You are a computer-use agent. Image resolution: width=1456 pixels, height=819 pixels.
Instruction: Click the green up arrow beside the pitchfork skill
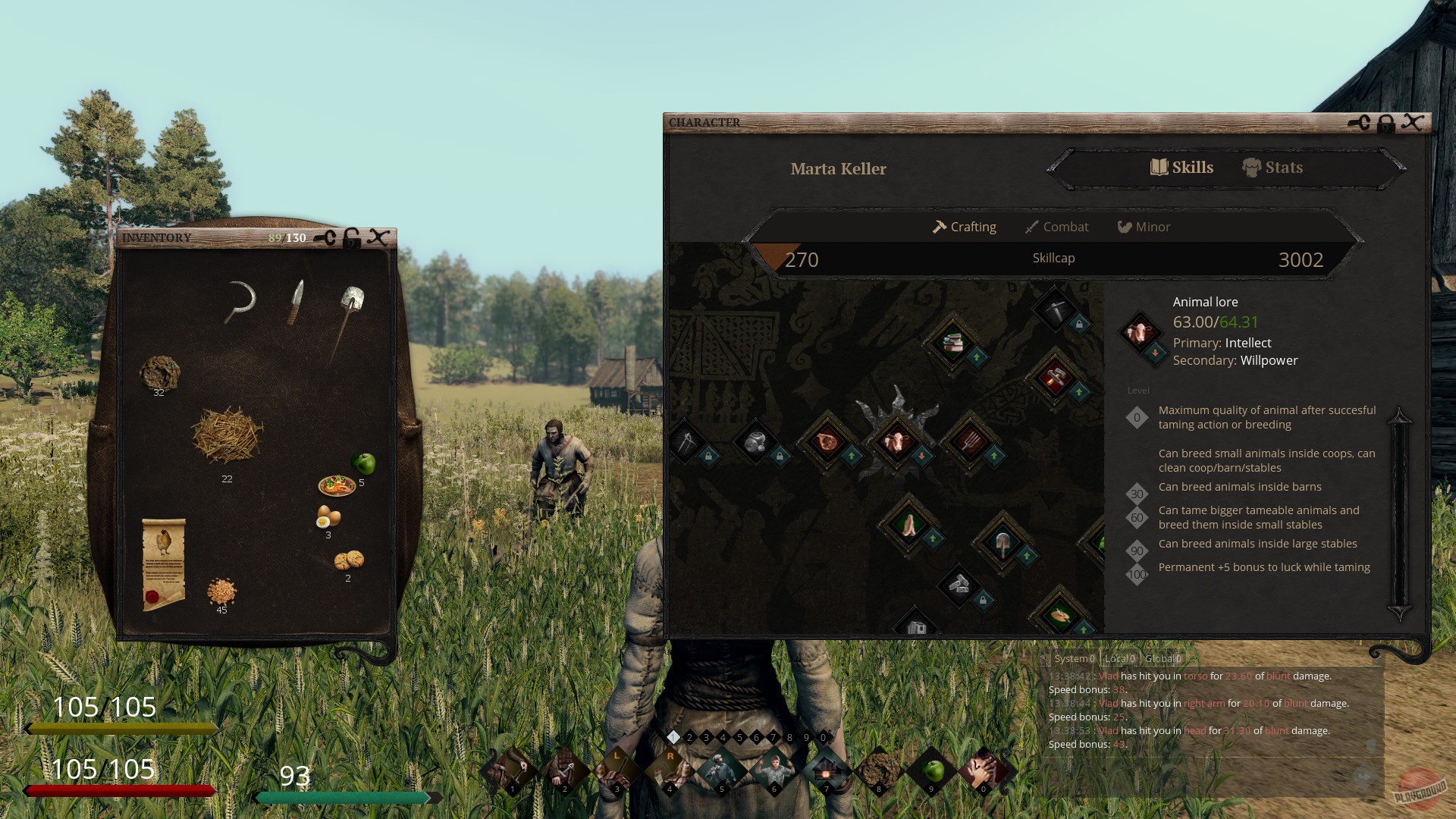[993, 455]
